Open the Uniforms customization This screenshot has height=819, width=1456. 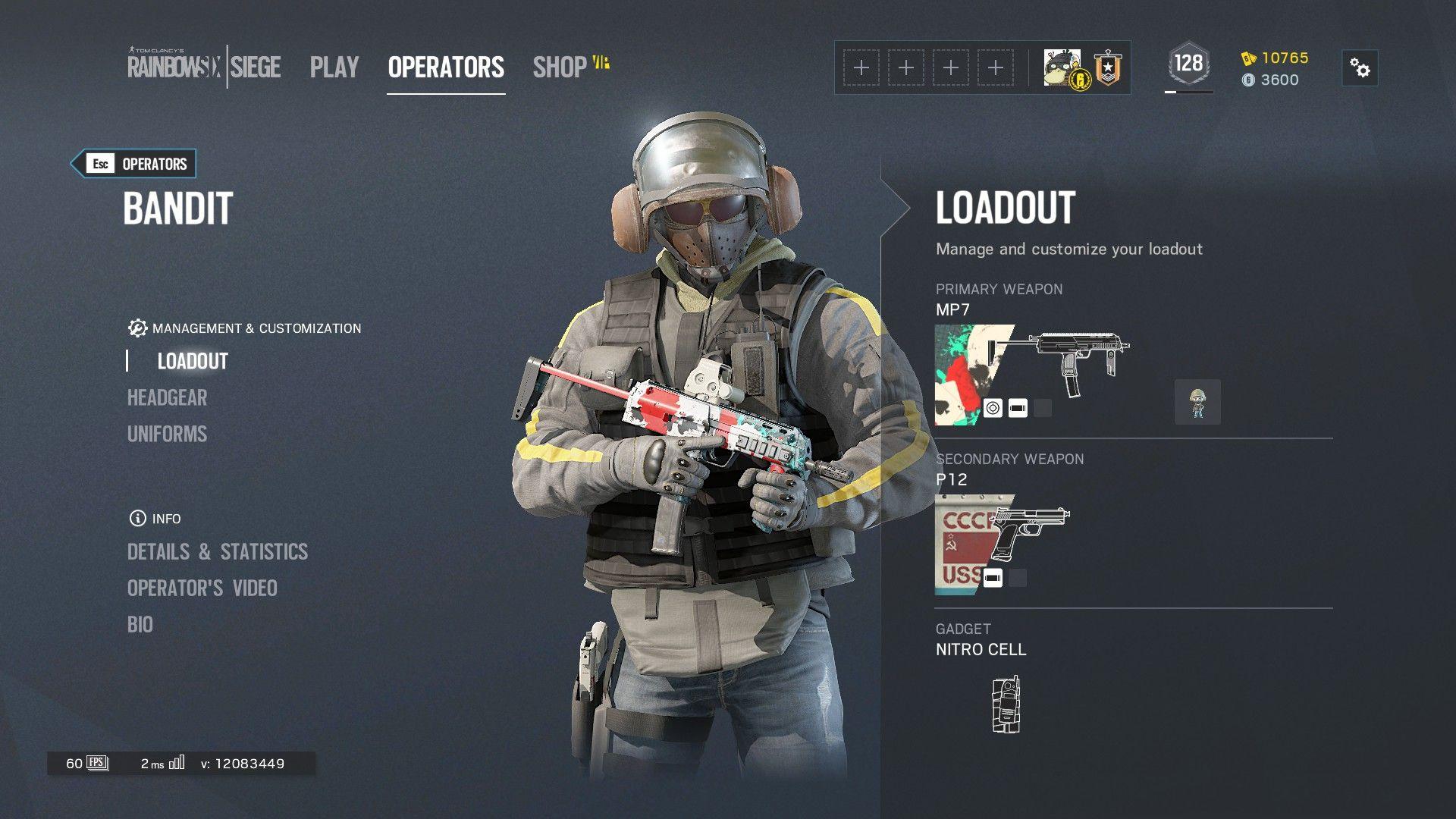click(x=167, y=434)
